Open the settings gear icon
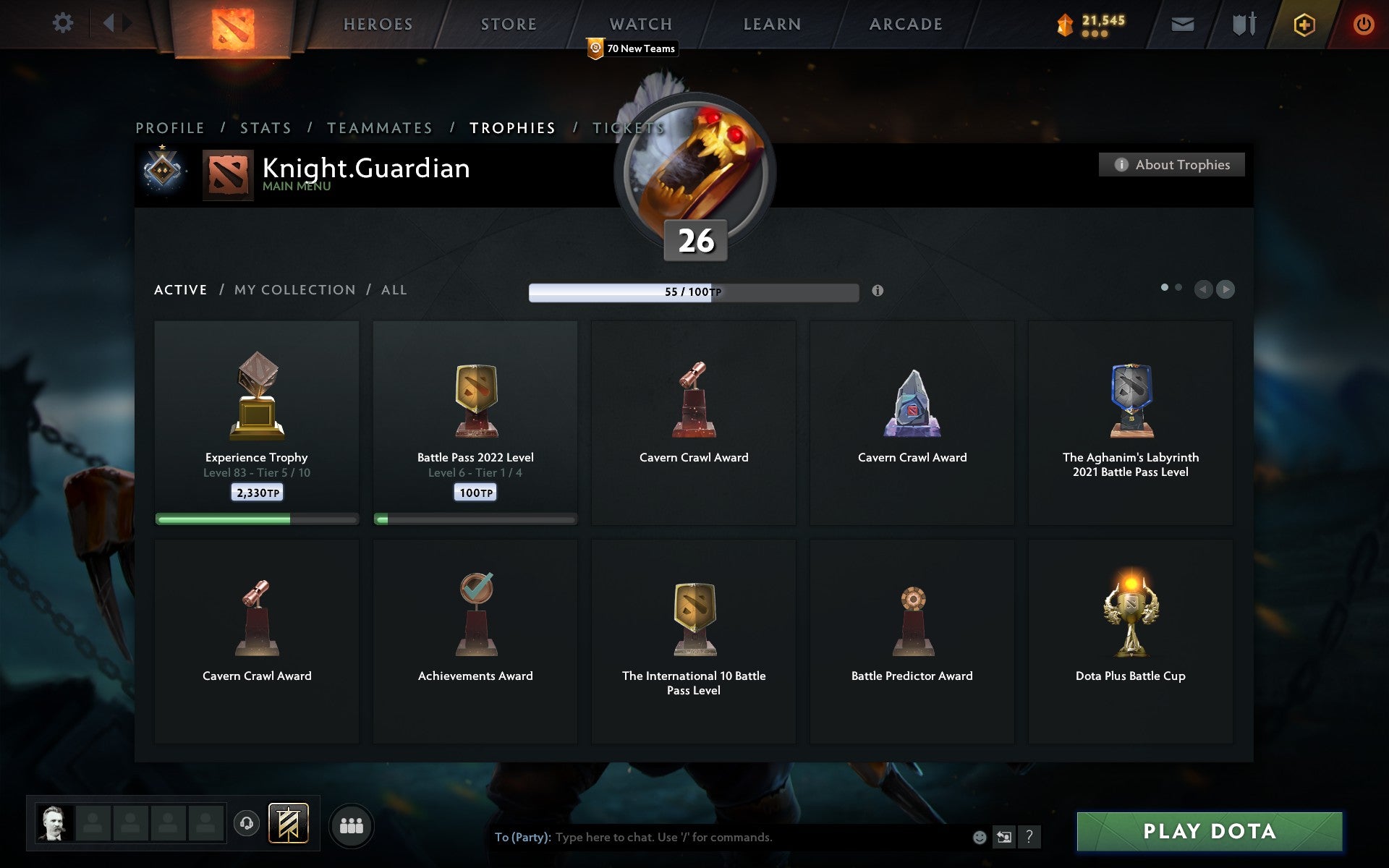The height and width of the screenshot is (868, 1389). pos(64,22)
